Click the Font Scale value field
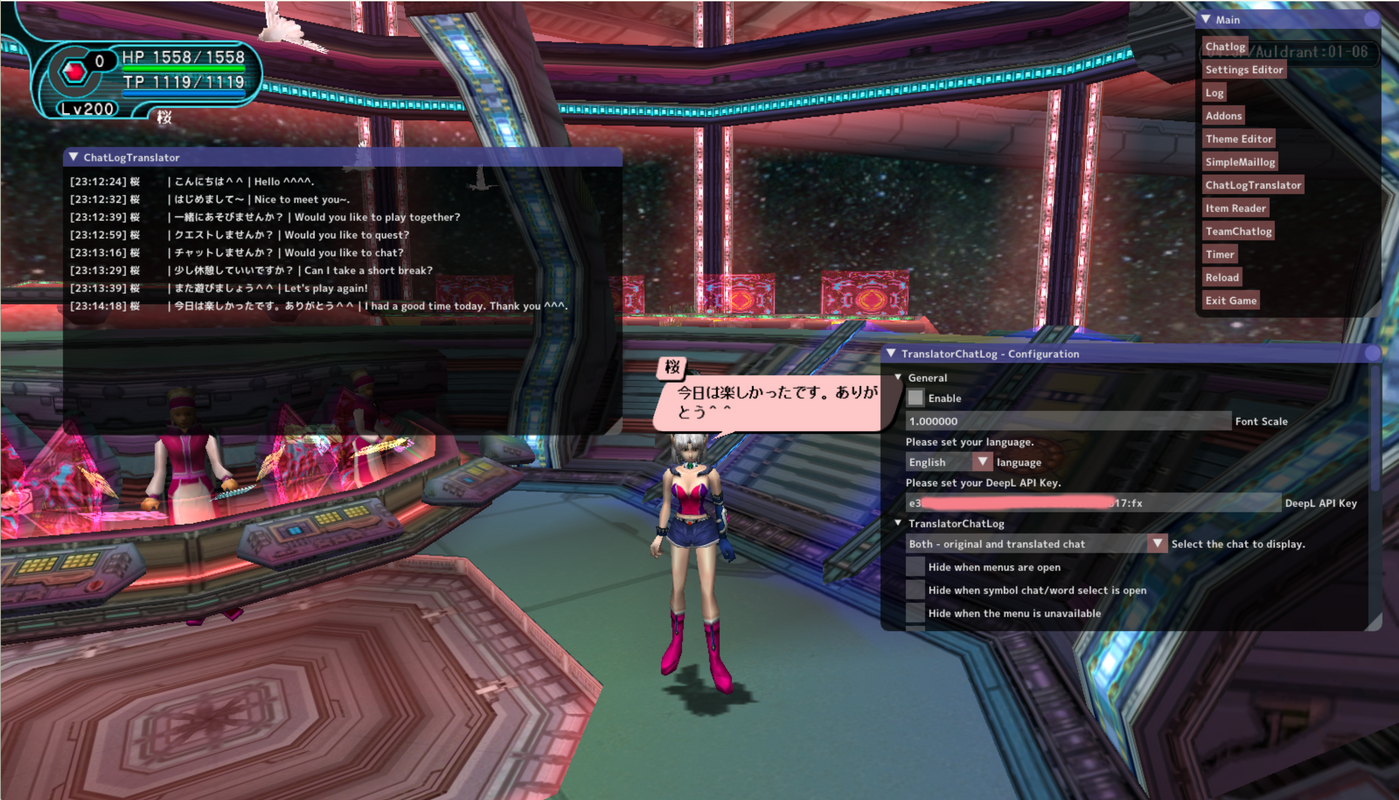Viewport: 1399px width, 800px height. pos(1067,421)
